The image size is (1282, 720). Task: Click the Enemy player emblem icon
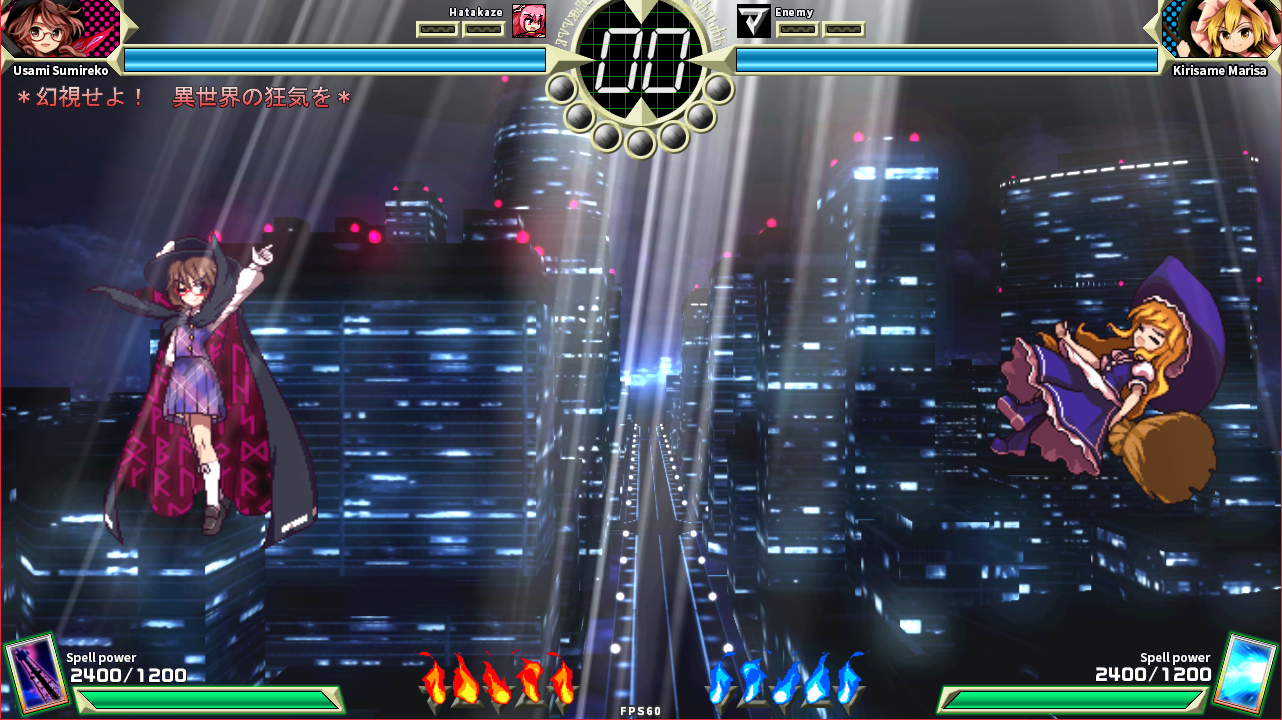click(753, 21)
